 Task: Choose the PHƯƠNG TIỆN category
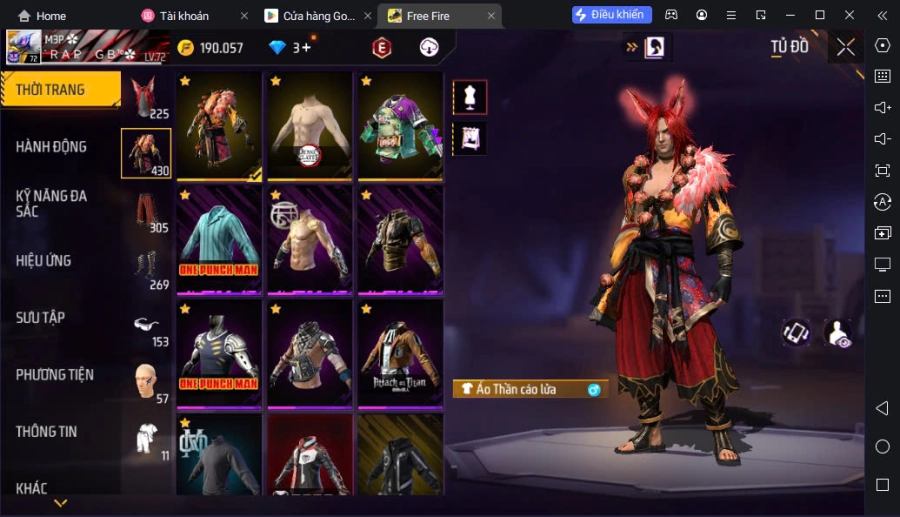pyautogui.click(x=55, y=375)
